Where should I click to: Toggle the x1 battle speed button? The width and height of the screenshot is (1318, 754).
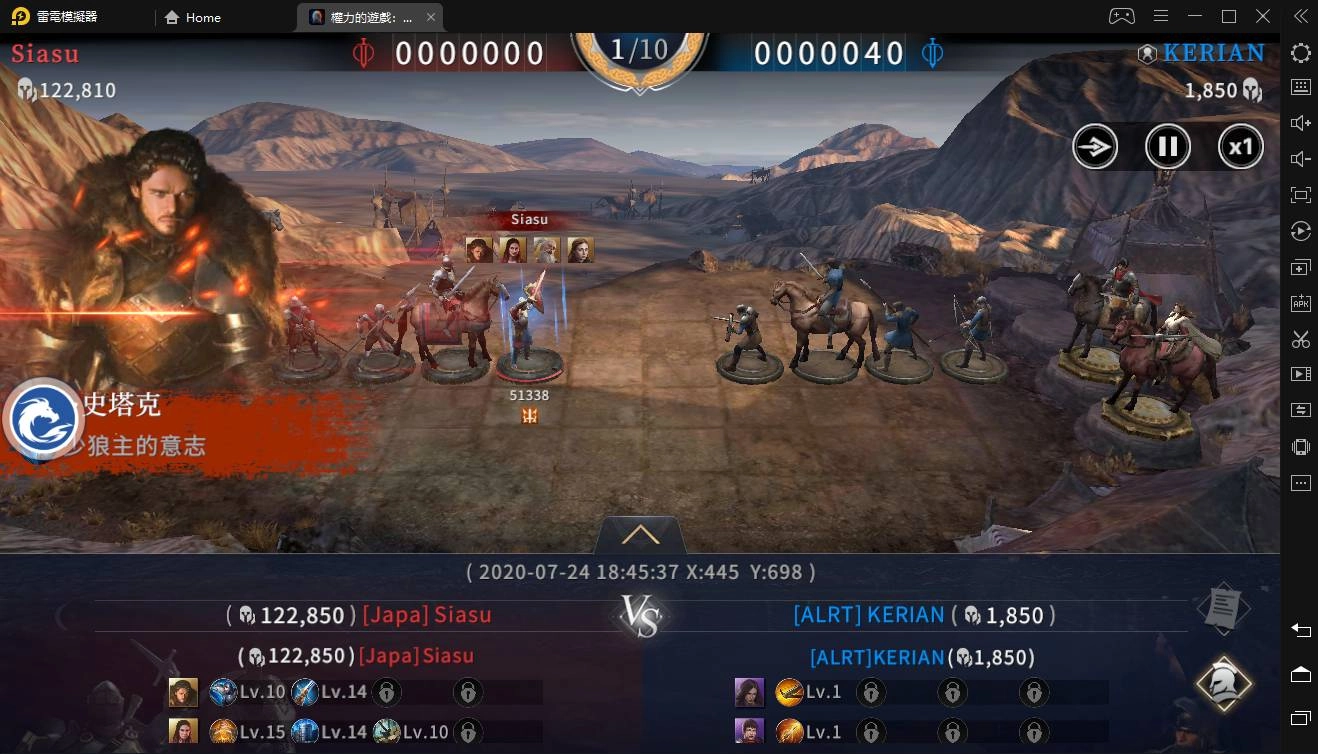pyautogui.click(x=1240, y=148)
